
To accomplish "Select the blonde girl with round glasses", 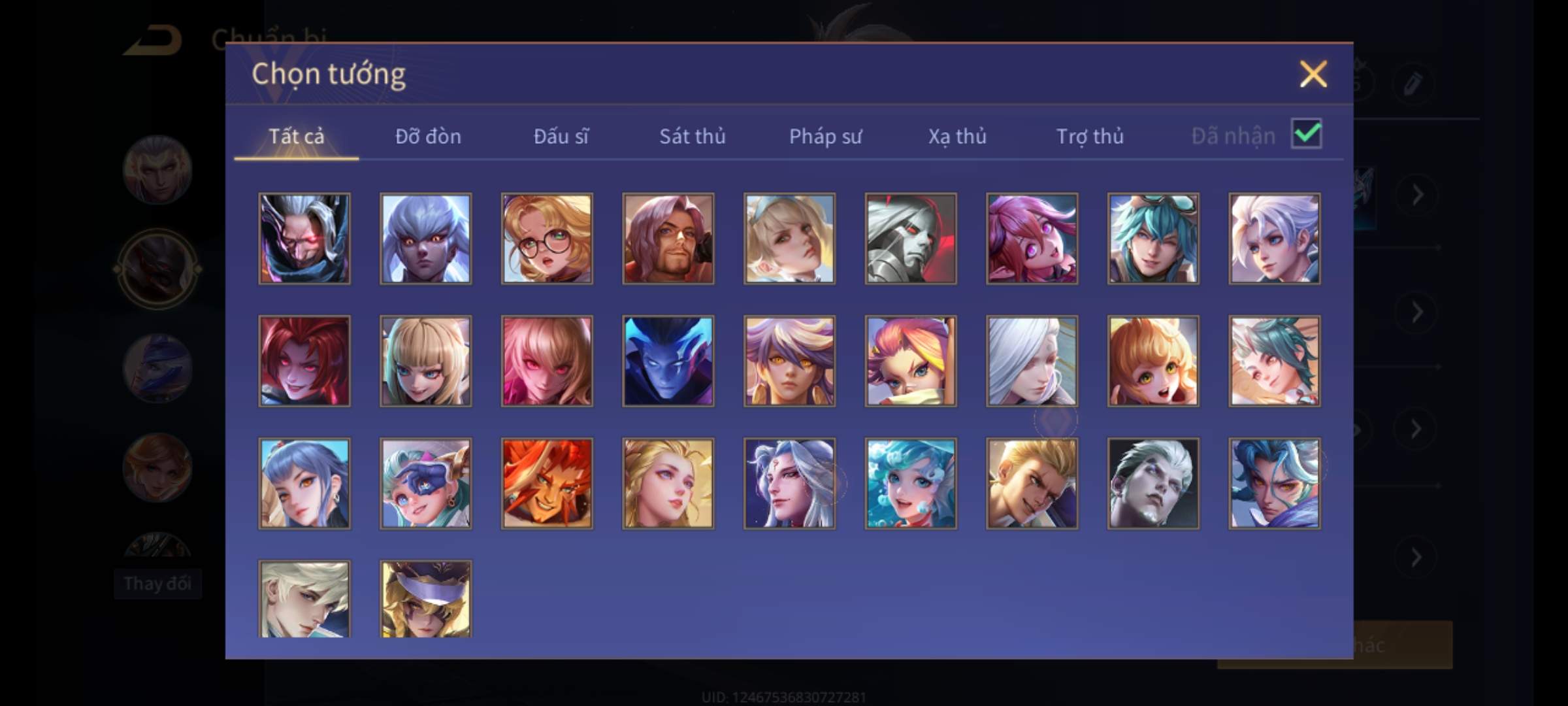I will (x=547, y=239).
